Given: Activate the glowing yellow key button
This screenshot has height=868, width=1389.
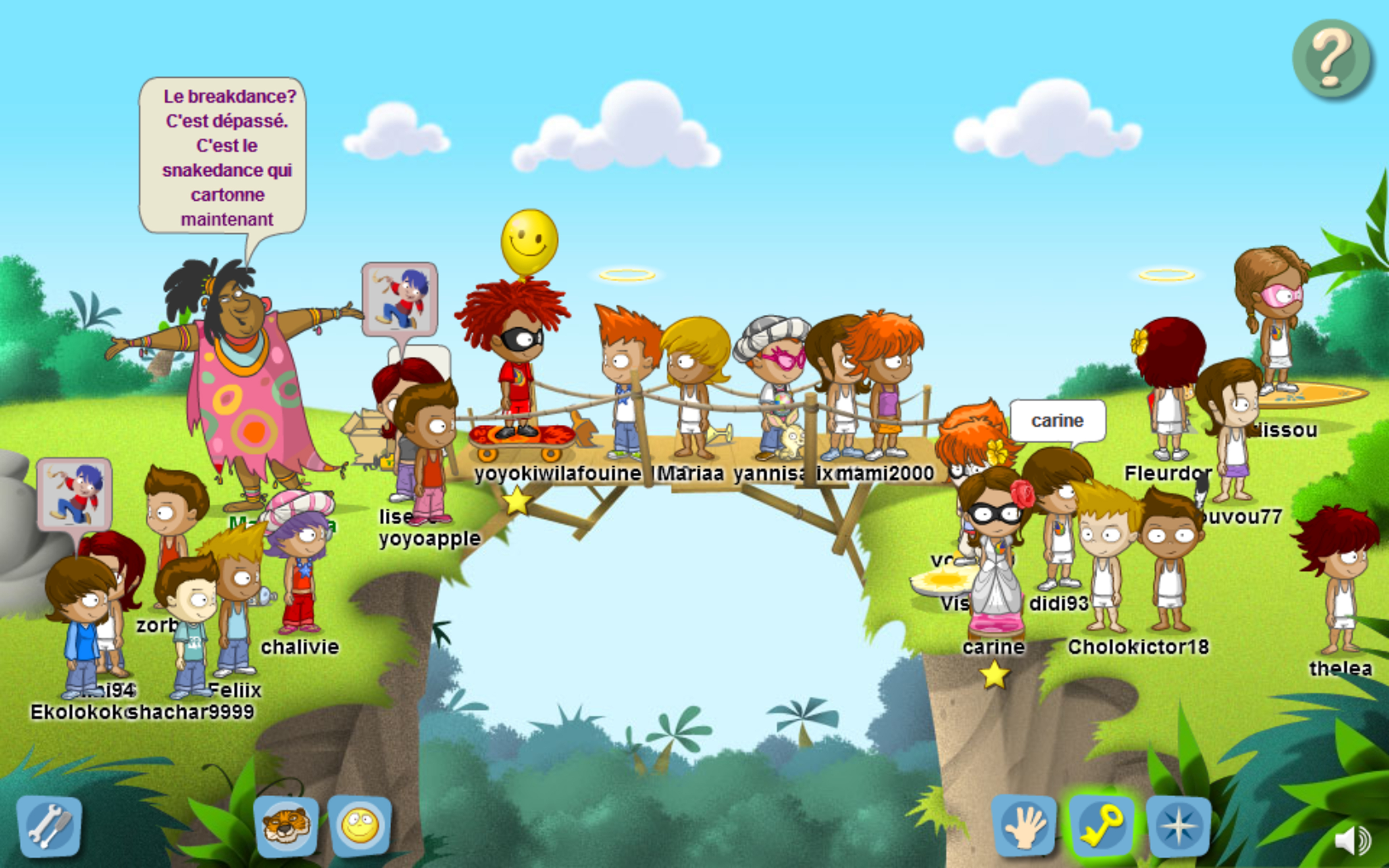Looking at the screenshot, I should pos(1101,827).
